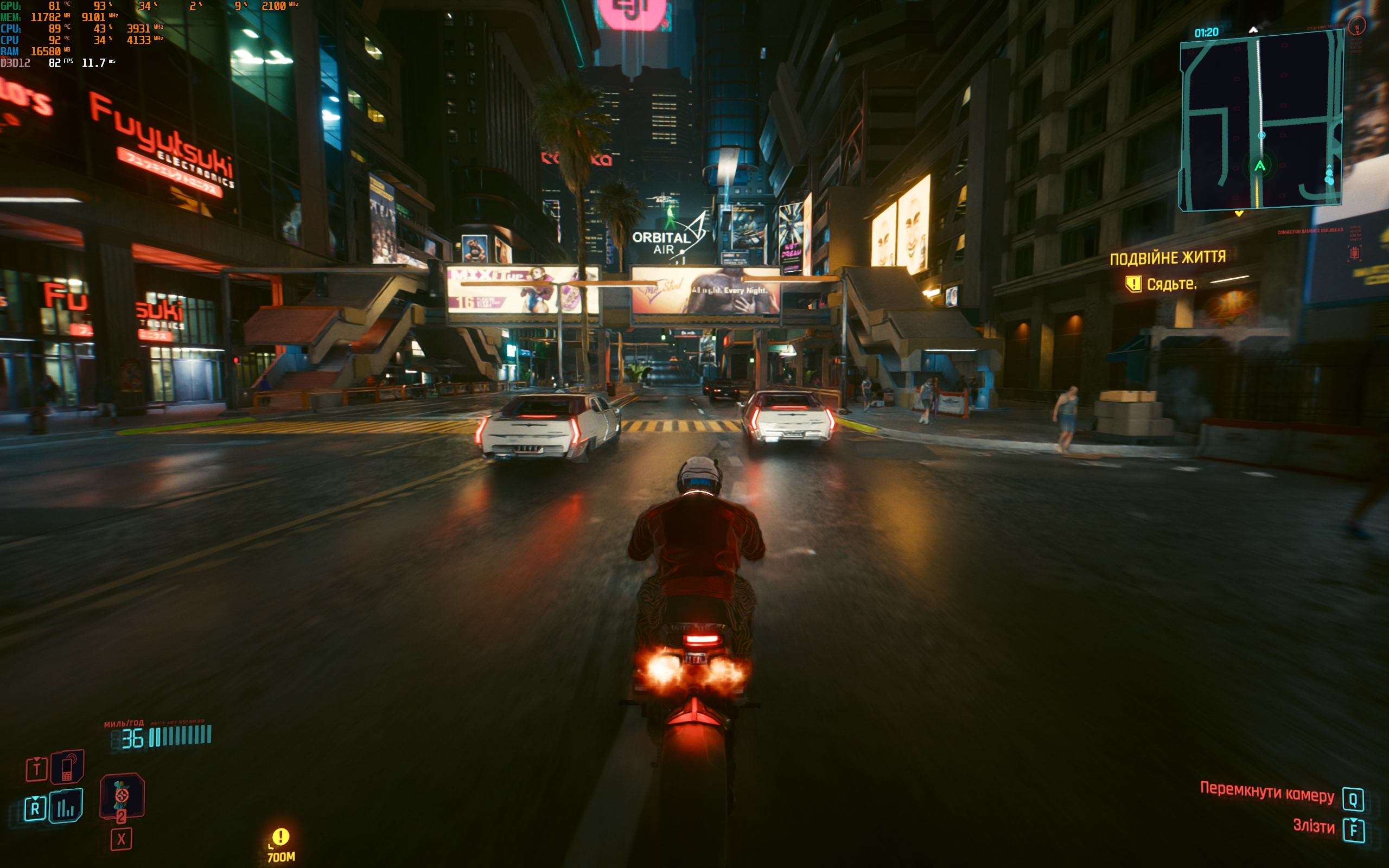
Task: Select the ПОДВІЙНЕ ЖИТТЯ quest tracker title
Action: [x=1168, y=258]
